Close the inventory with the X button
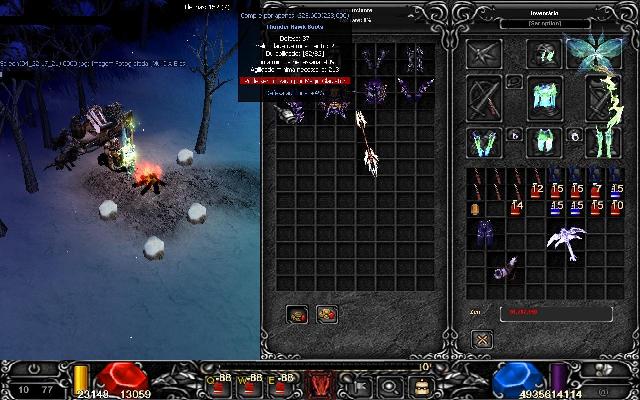 (482, 339)
